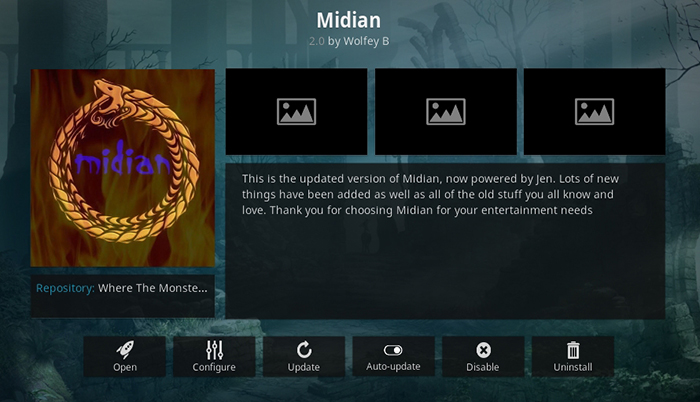Image resolution: width=700 pixels, height=402 pixels.
Task: Toggle the Auto-update option
Action: pos(393,356)
